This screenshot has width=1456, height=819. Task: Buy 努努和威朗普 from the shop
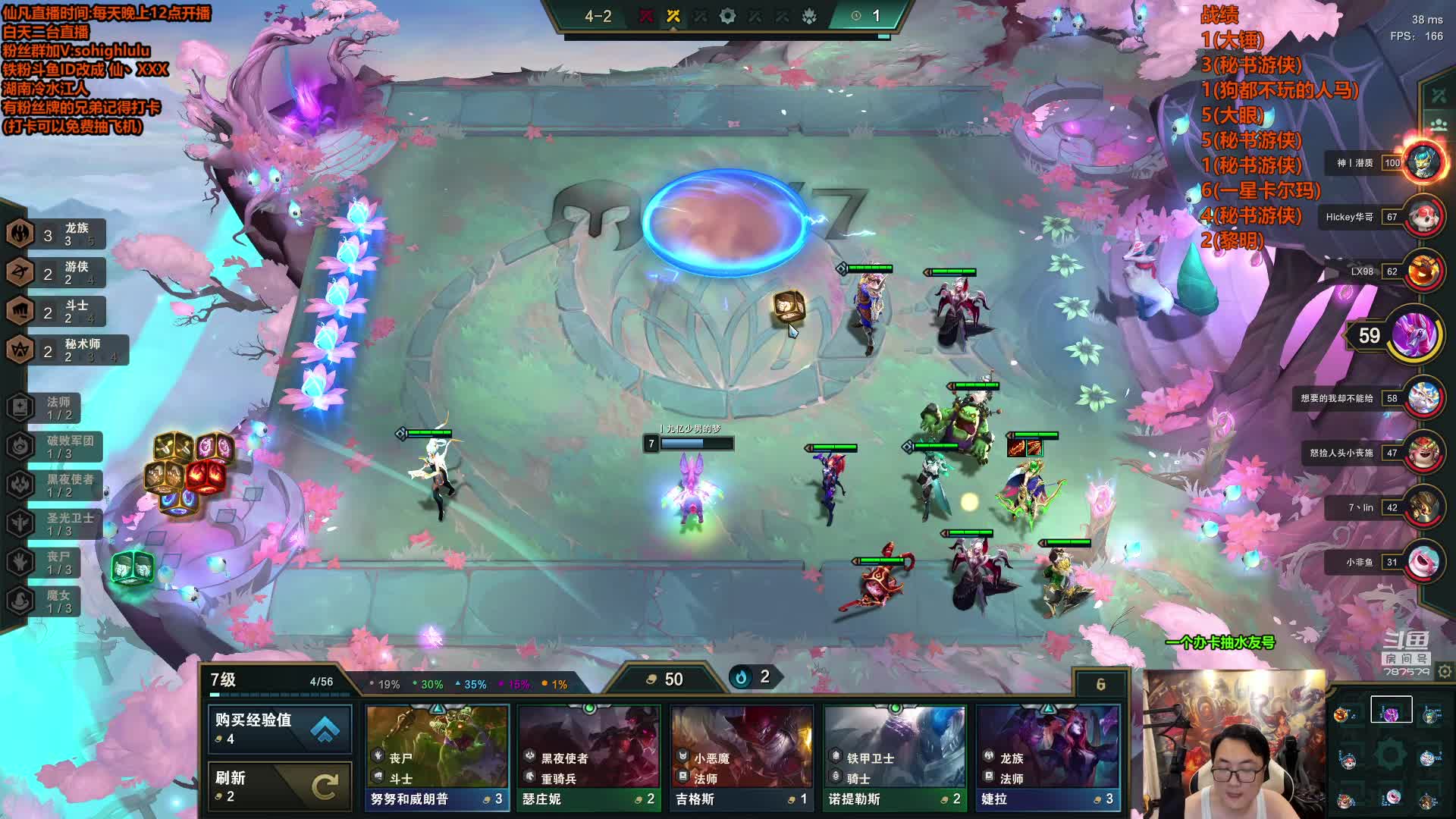pos(437,758)
